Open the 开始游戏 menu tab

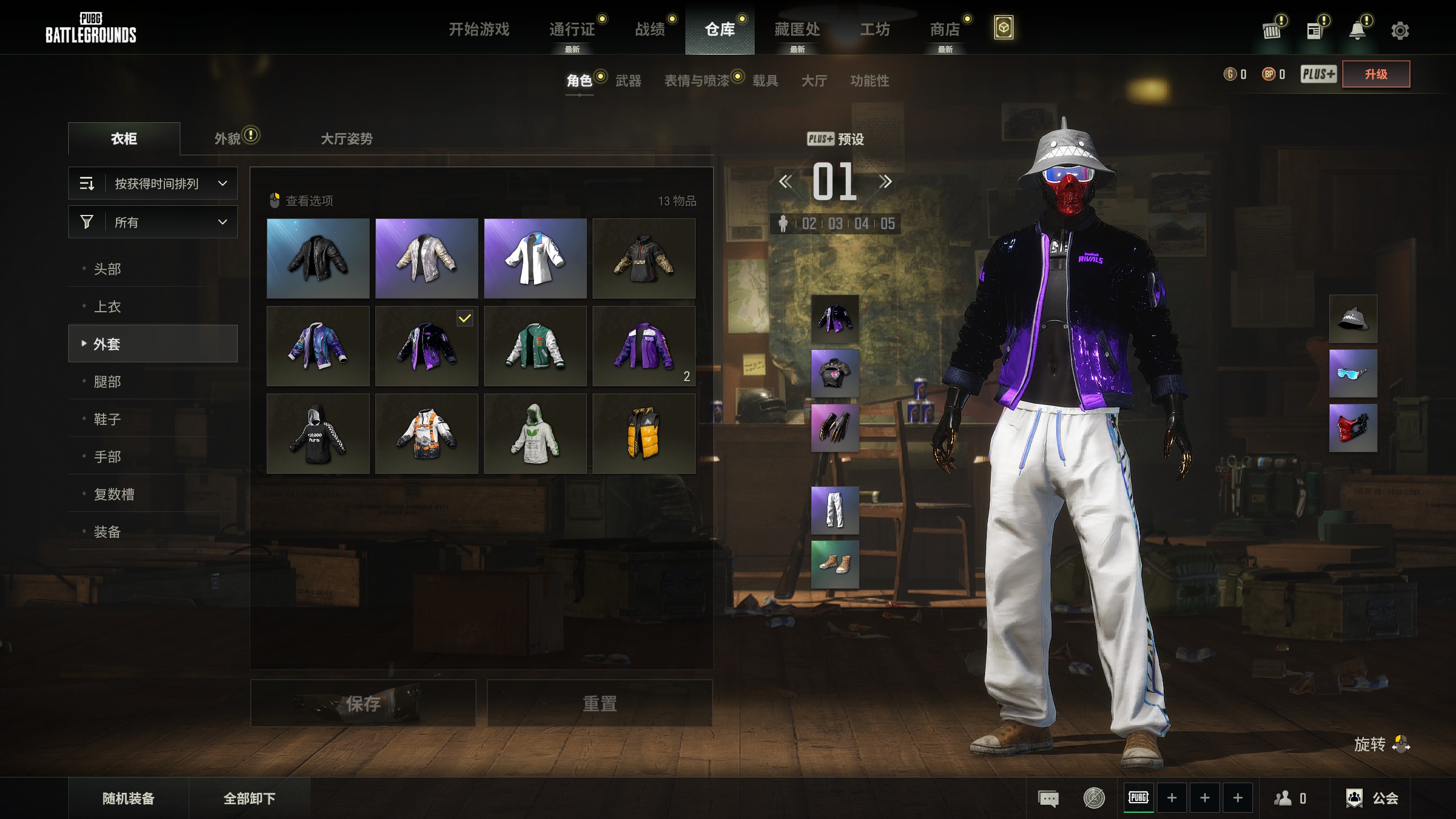[x=479, y=29]
